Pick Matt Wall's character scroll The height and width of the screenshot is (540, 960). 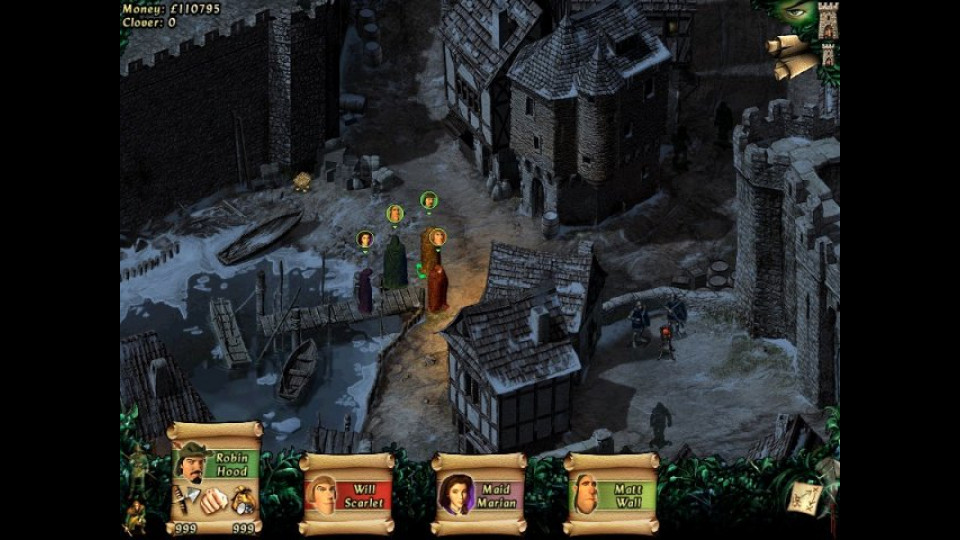611,494
